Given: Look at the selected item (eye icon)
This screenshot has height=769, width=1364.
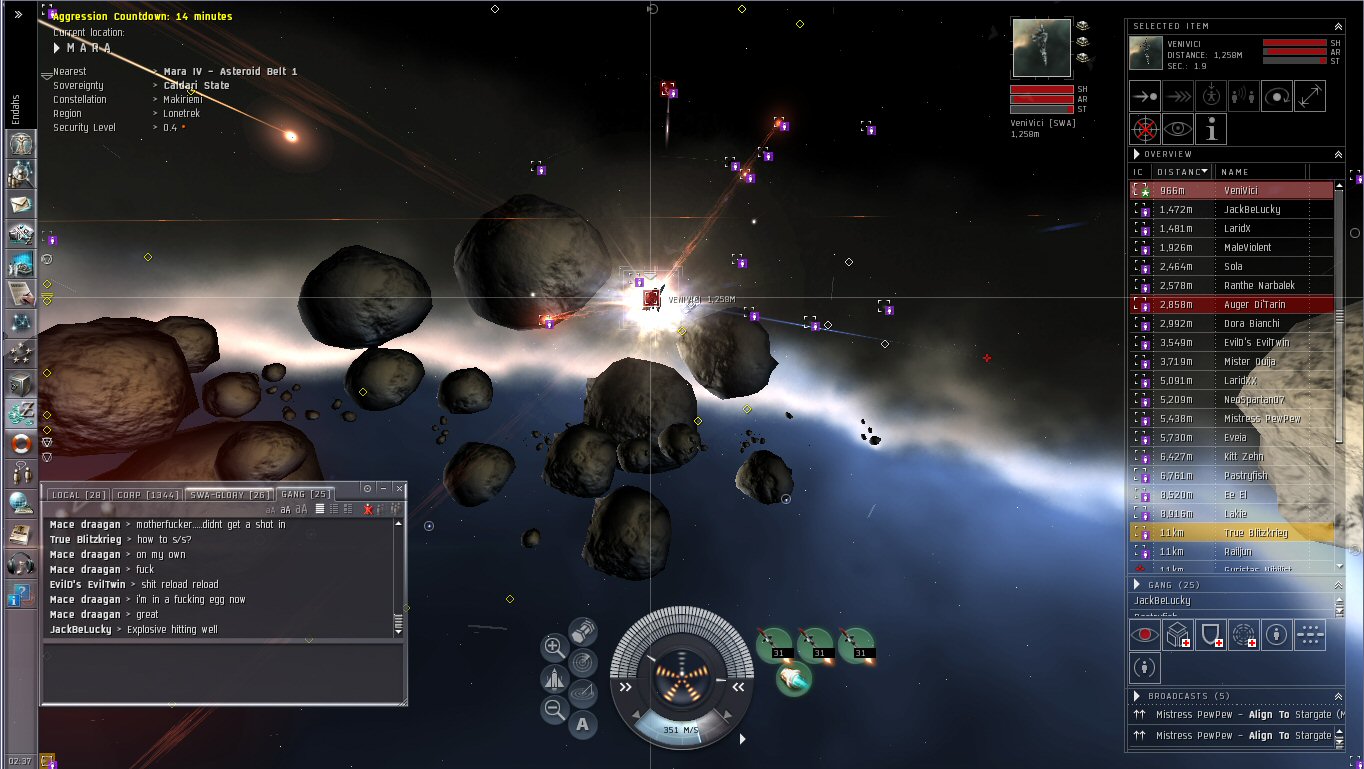Looking at the screenshot, I should click(x=1178, y=129).
